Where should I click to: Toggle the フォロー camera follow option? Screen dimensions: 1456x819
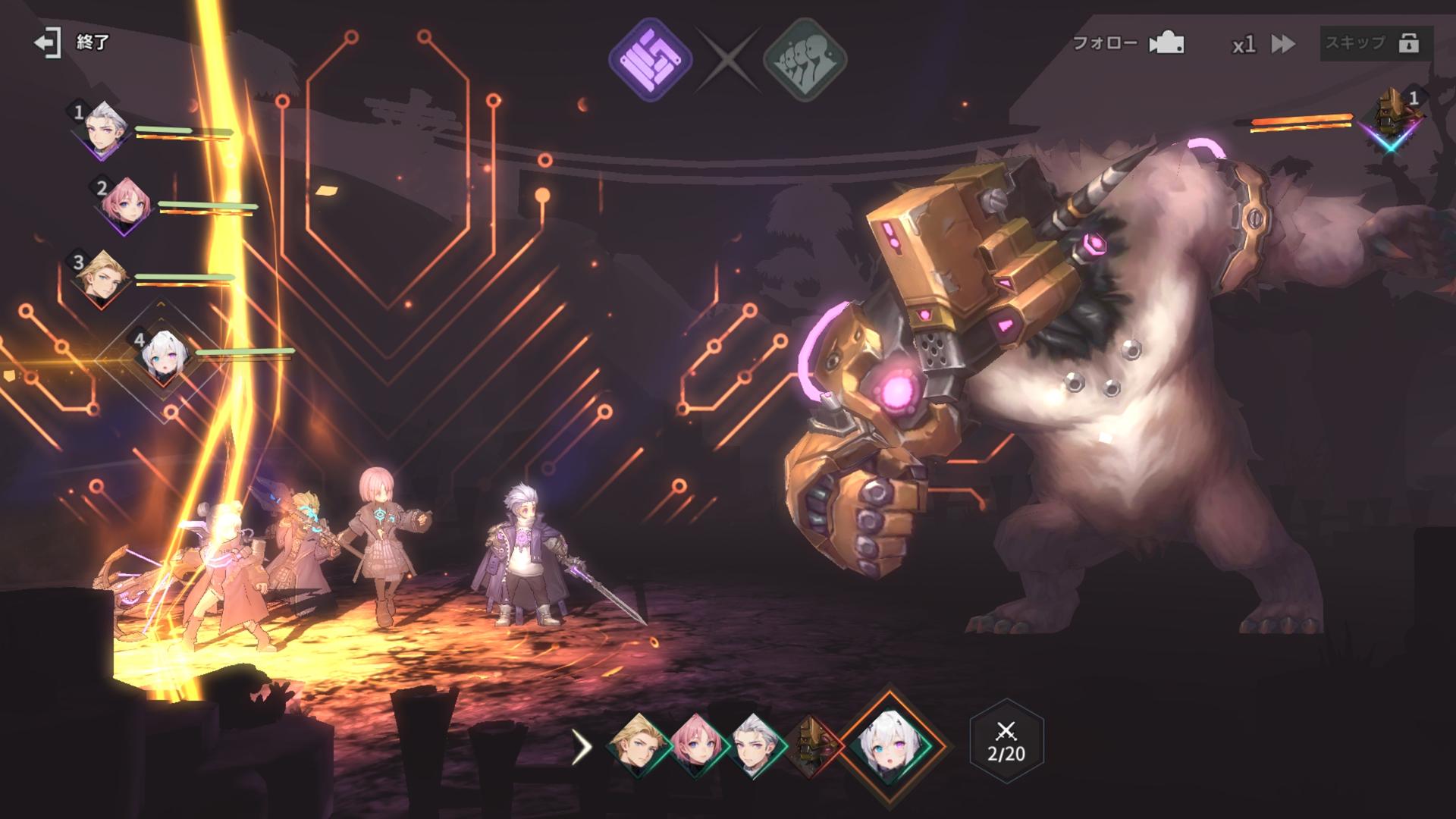pos(1128,44)
